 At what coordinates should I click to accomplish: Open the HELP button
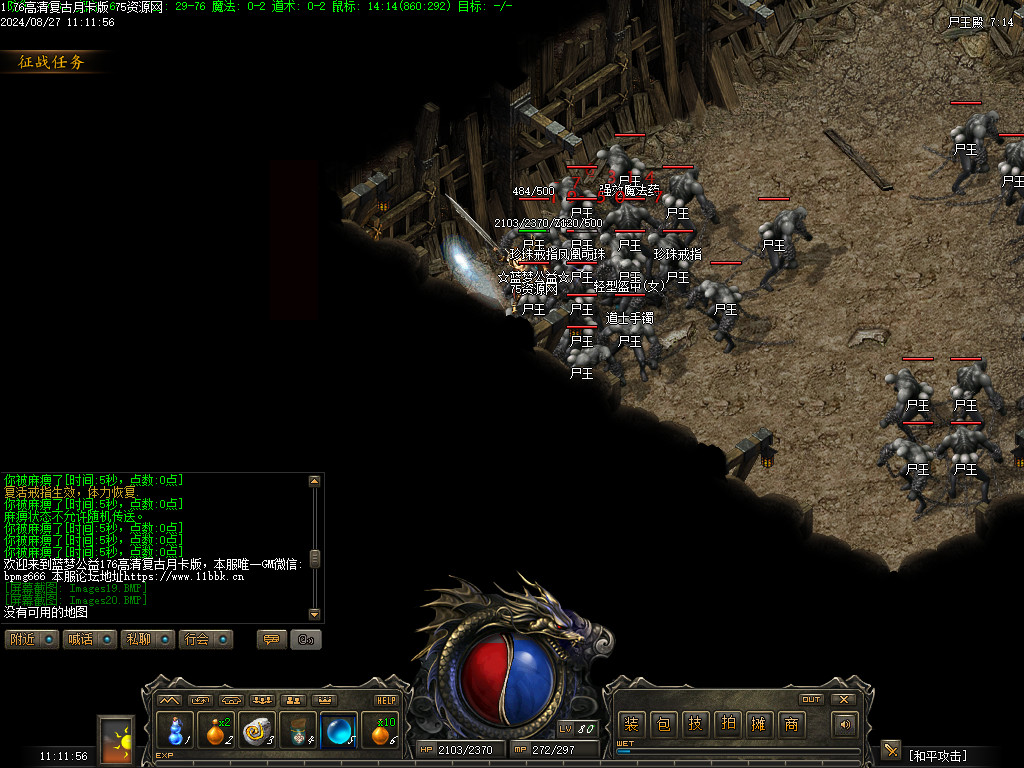[x=386, y=700]
